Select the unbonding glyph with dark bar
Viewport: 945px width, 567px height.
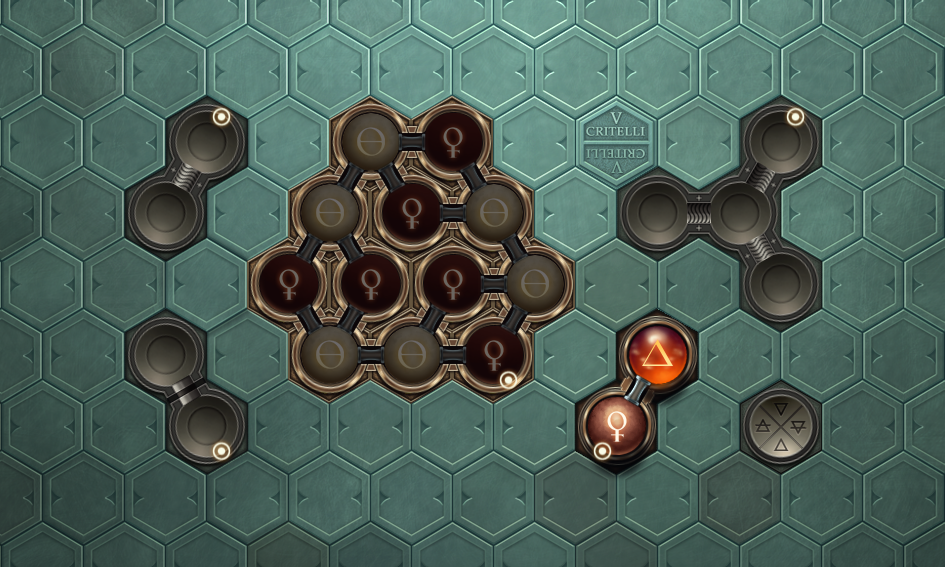coord(186,390)
